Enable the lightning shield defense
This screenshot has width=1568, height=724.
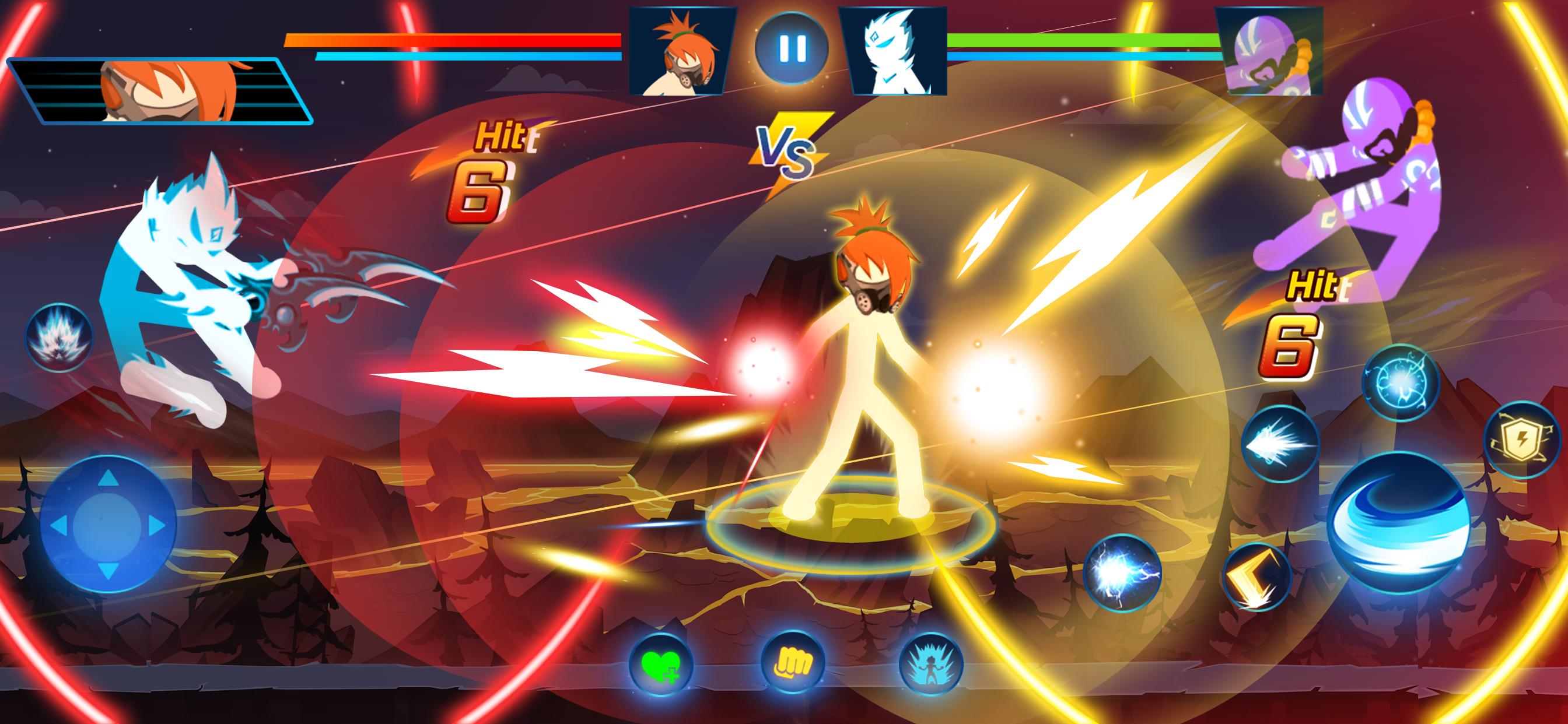click(1522, 440)
